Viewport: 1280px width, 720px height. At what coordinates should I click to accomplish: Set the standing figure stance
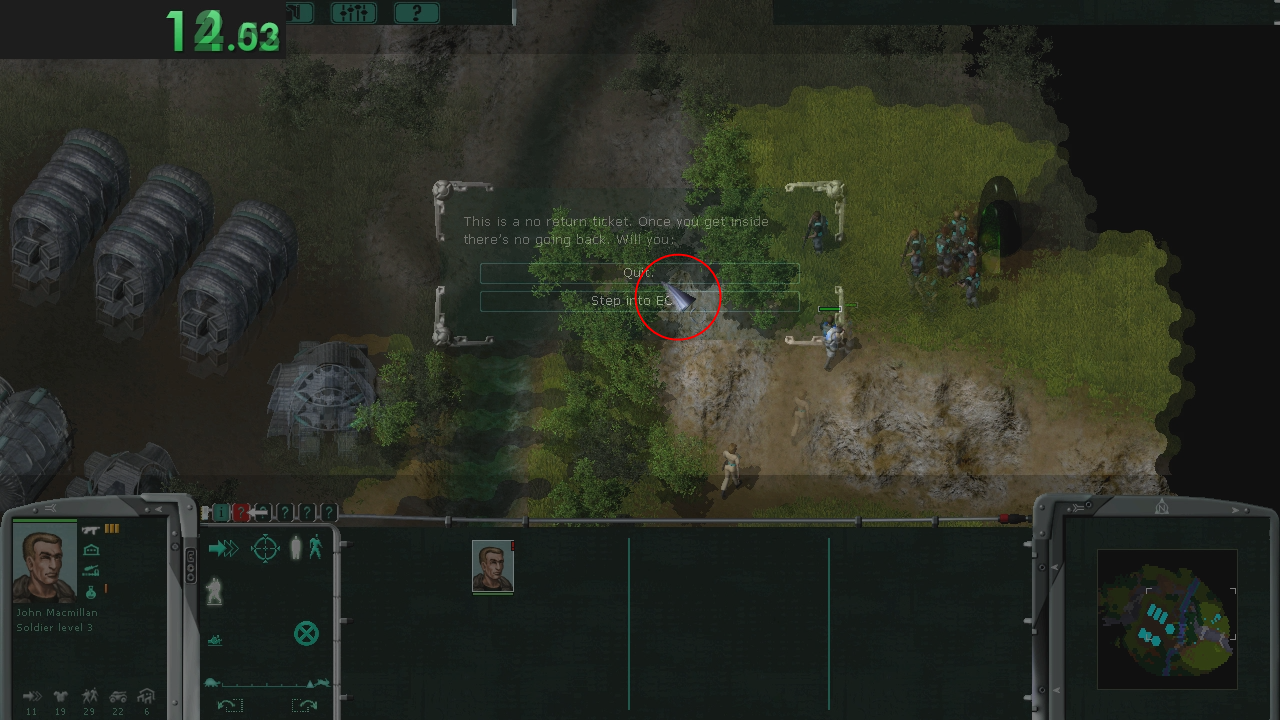coord(295,548)
